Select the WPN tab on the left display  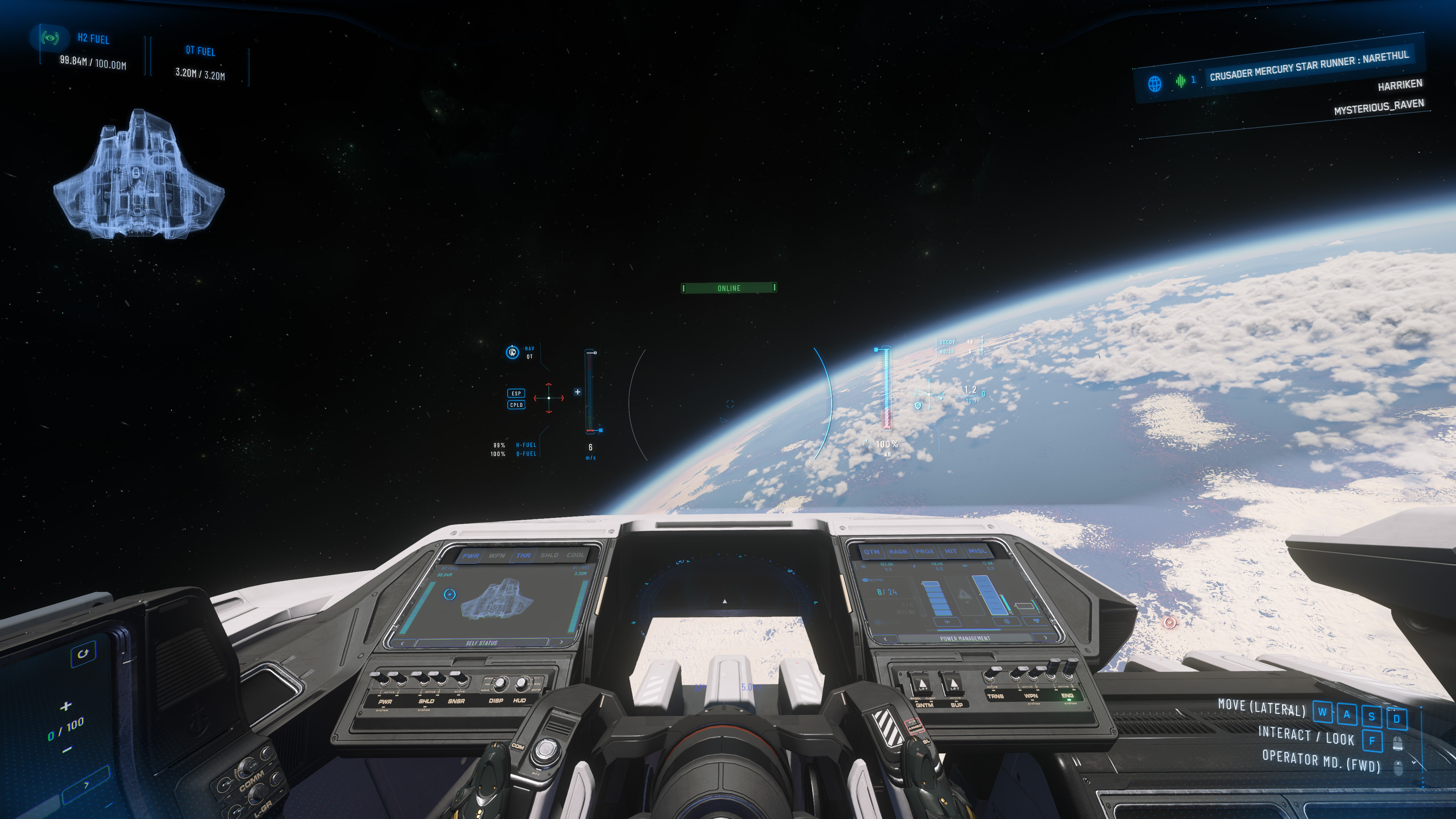[x=497, y=555]
